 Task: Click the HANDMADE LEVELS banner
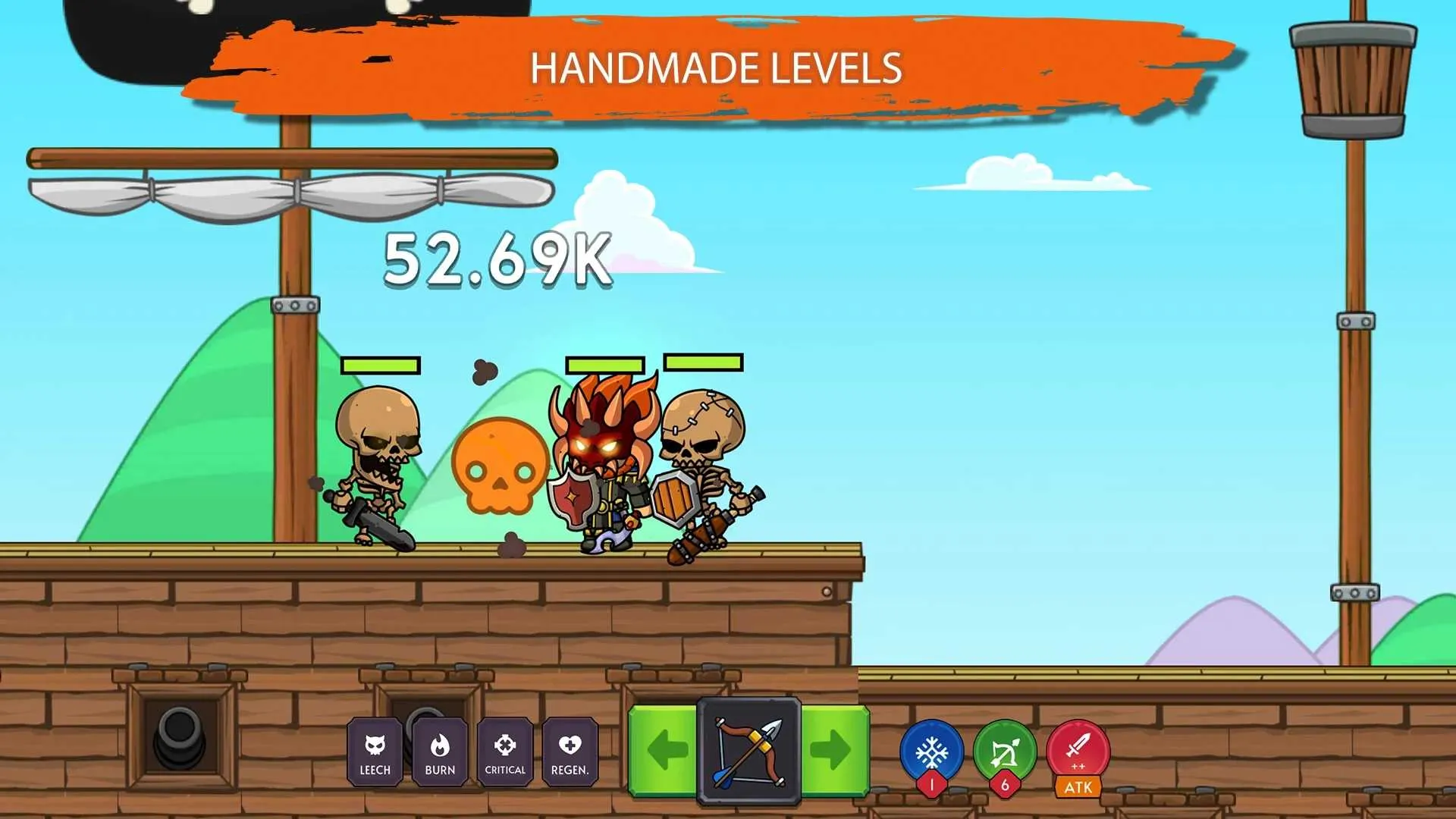(718, 70)
